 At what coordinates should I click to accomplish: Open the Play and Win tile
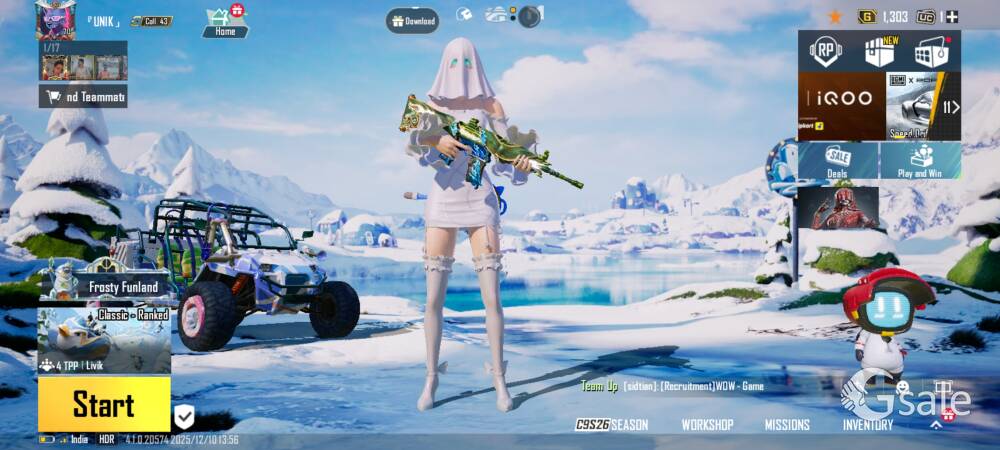pos(920,160)
